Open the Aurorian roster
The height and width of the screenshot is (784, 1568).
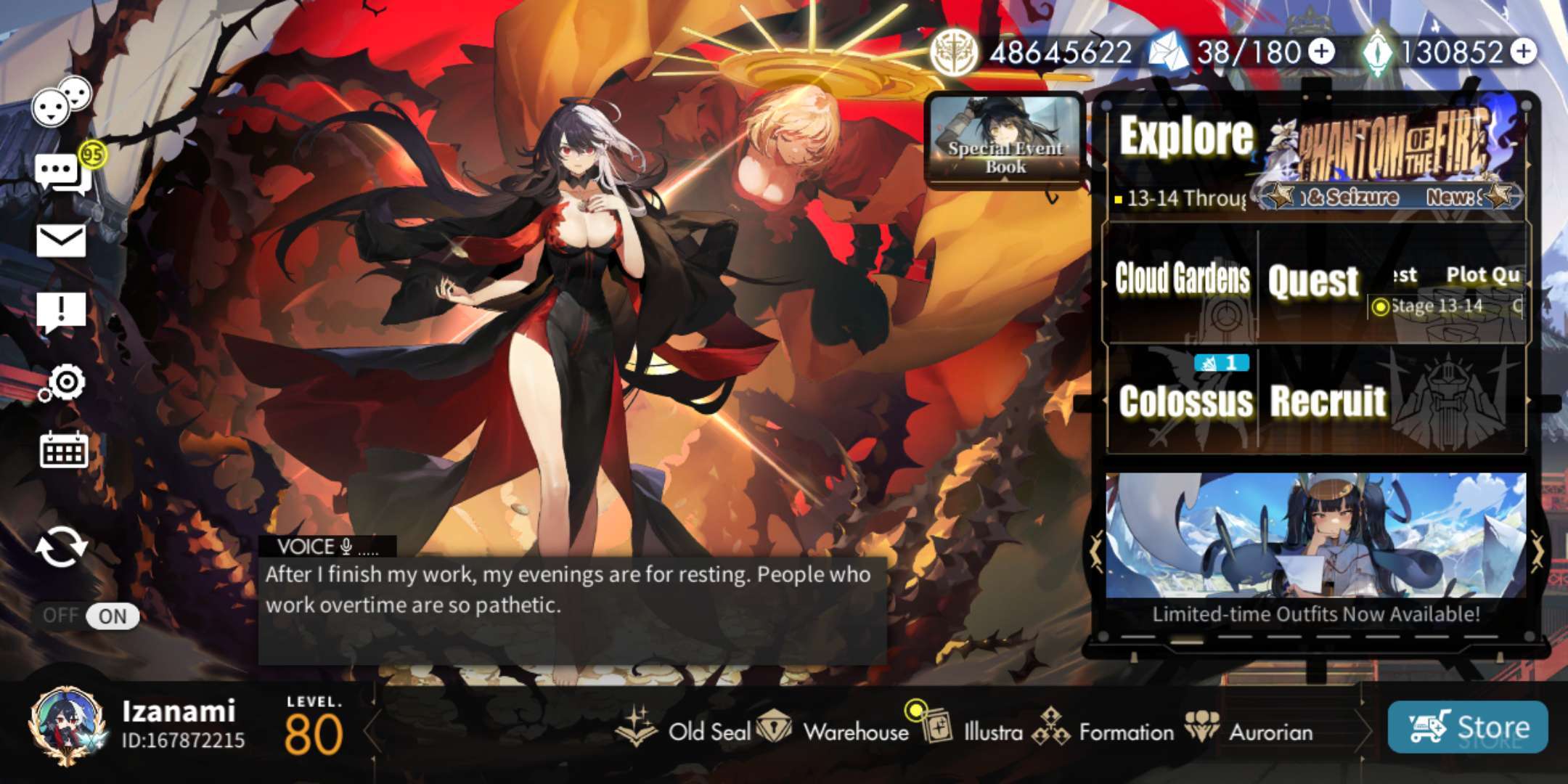(x=1250, y=730)
